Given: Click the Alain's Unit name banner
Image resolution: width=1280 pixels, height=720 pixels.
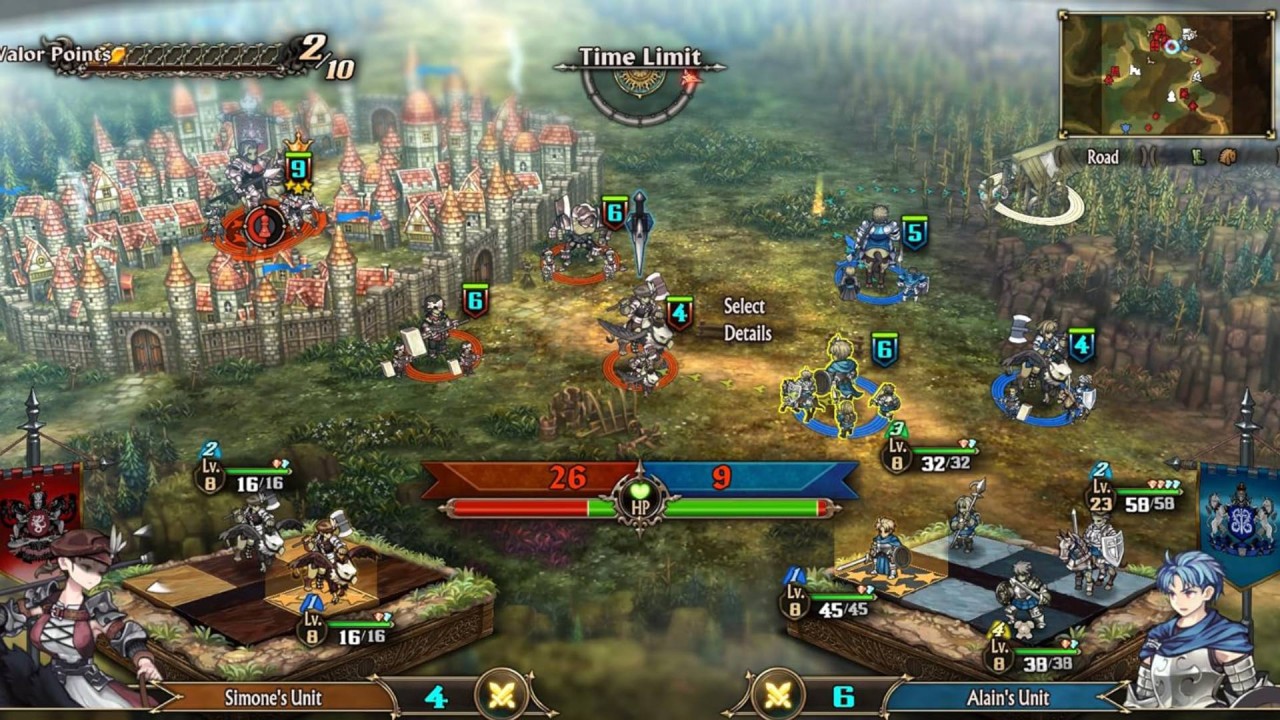Looking at the screenshot, I should coord(1005,697).
